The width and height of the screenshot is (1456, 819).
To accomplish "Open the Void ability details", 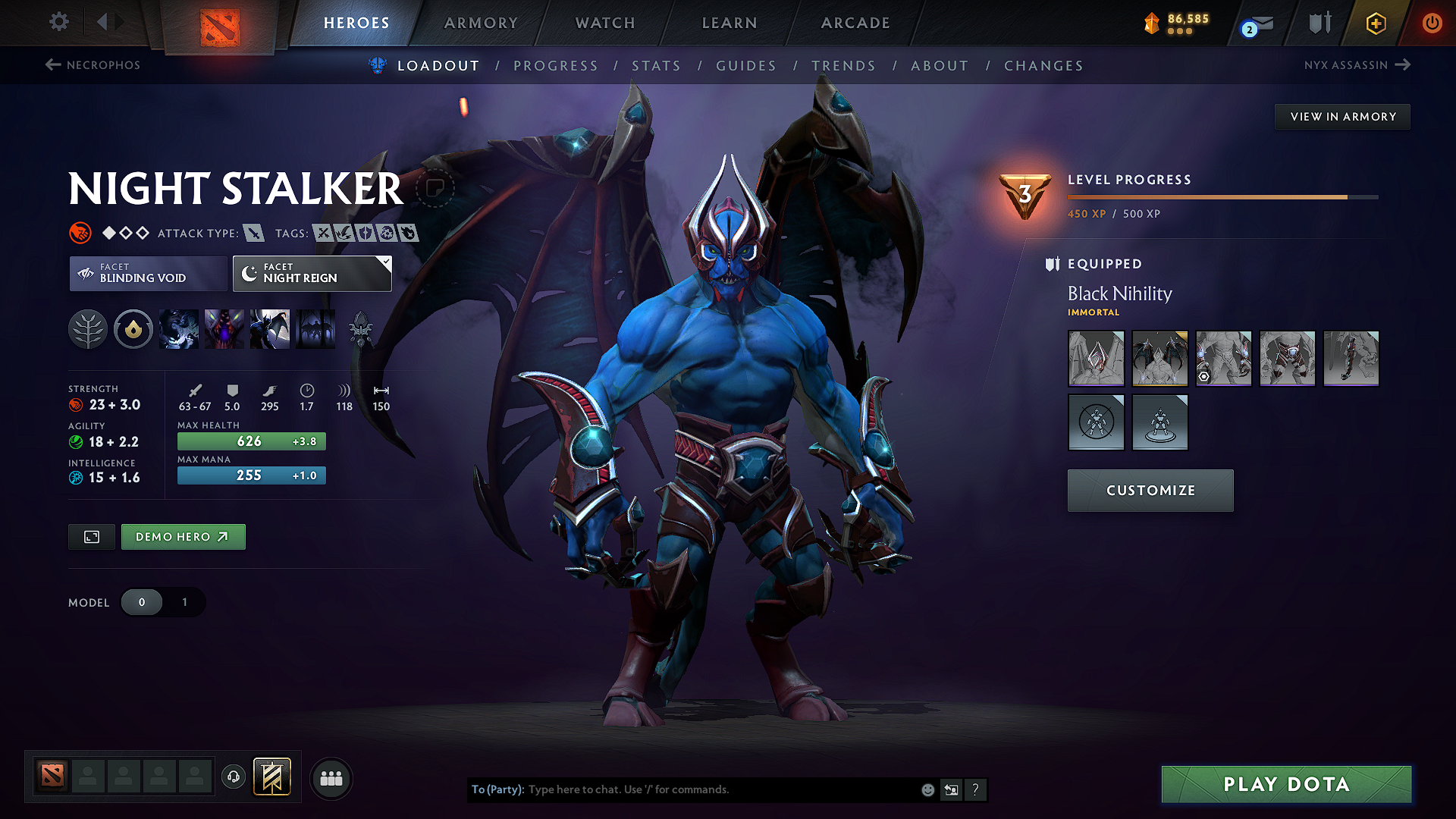I will [179, 329].
